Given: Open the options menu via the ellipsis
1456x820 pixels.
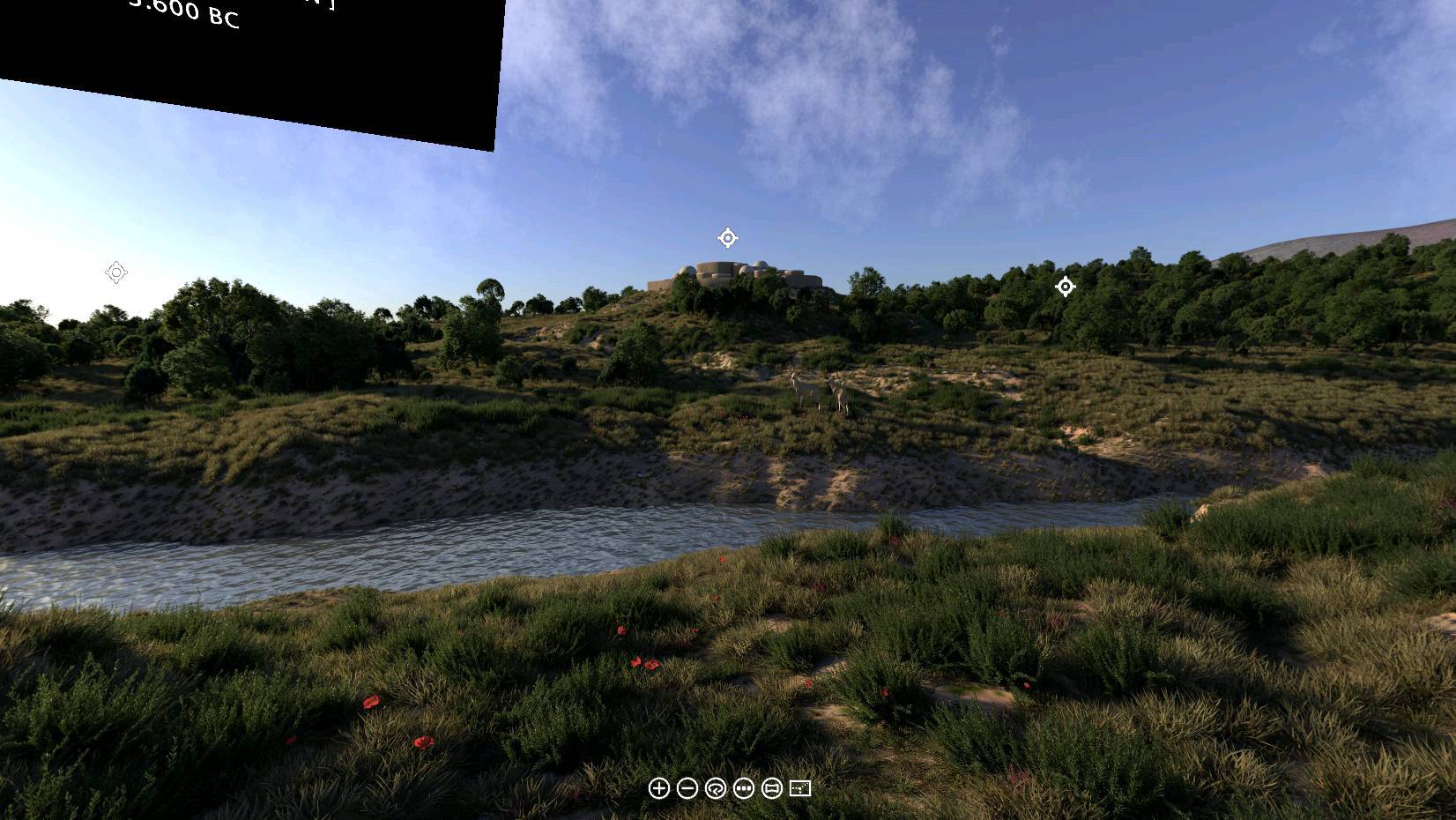Looking at the screenshot, I should pos(743,789).
